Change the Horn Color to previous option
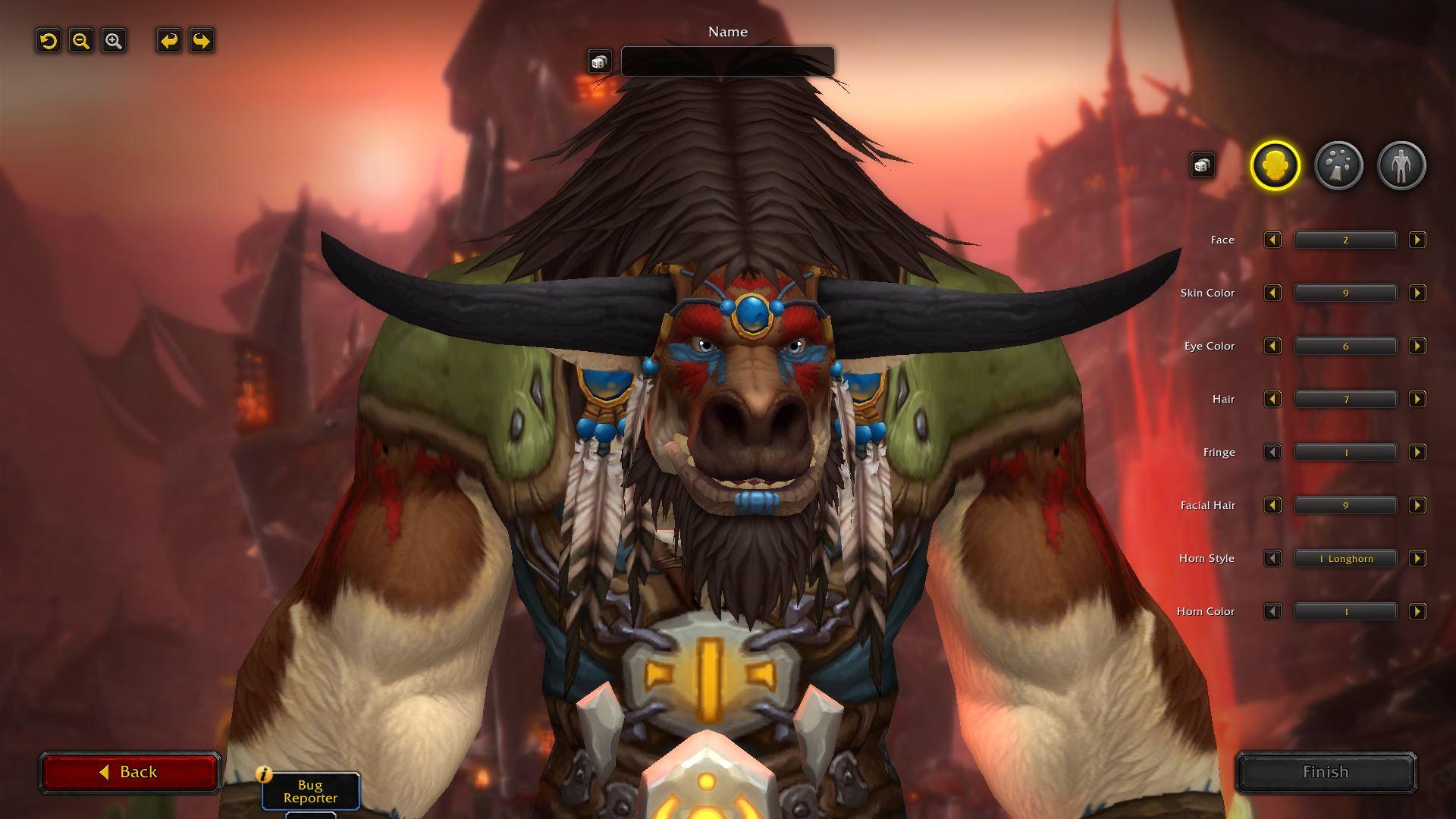1456x819 pixels. (1273, 611)
